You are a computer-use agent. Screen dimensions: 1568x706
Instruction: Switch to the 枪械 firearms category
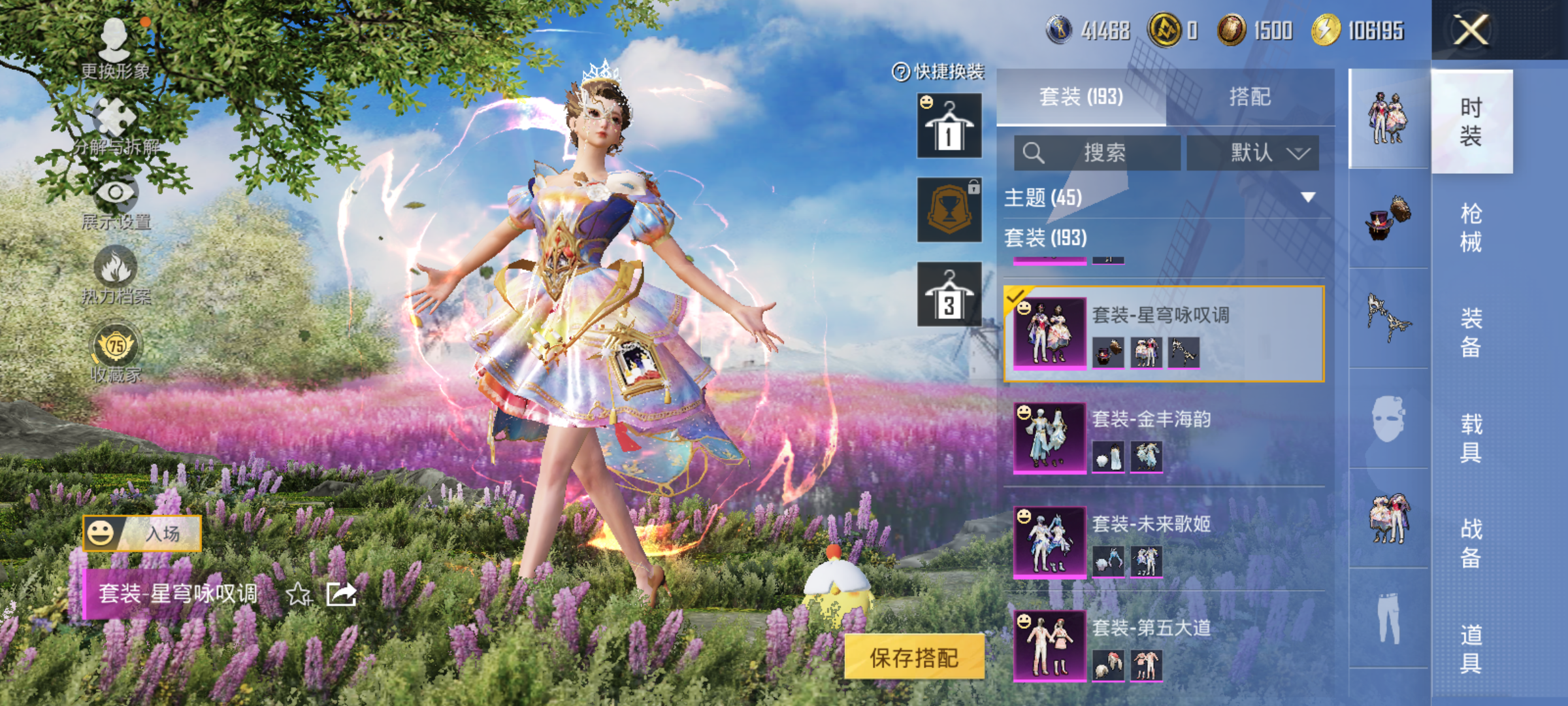(x=1471, y=227)
